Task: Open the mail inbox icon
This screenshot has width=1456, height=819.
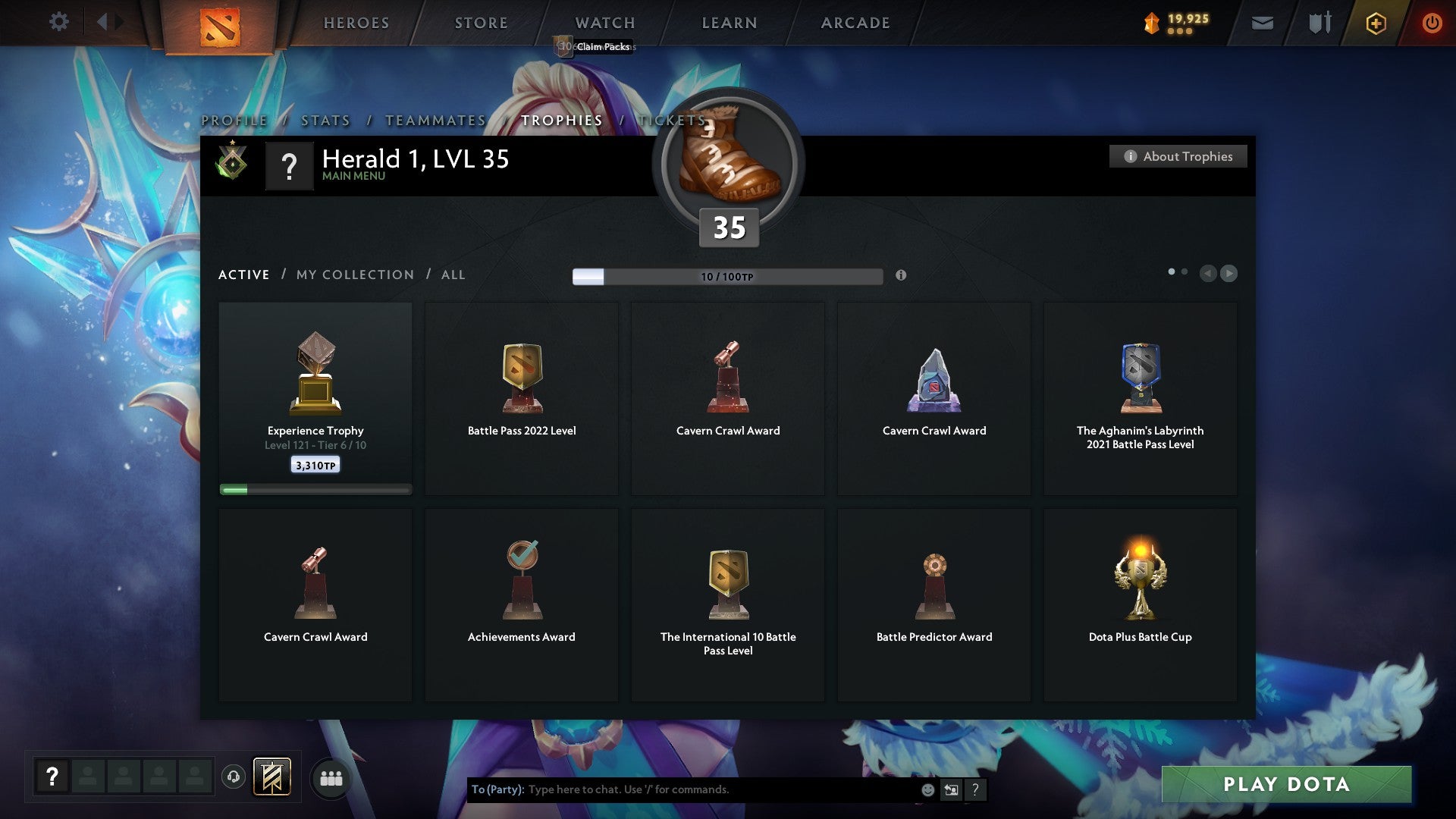Action: point(1263,23)
